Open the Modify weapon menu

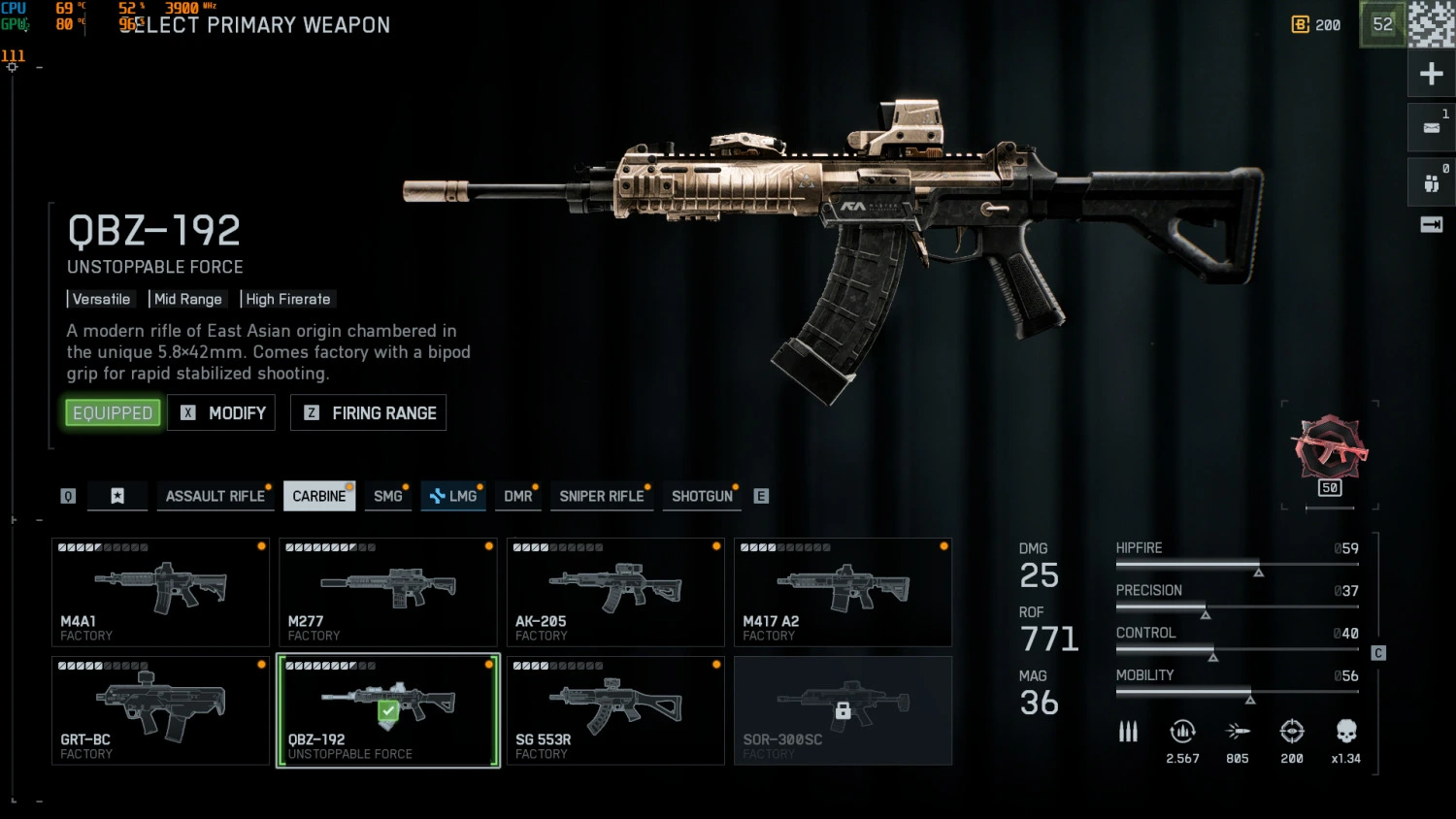tap(221, 412)
